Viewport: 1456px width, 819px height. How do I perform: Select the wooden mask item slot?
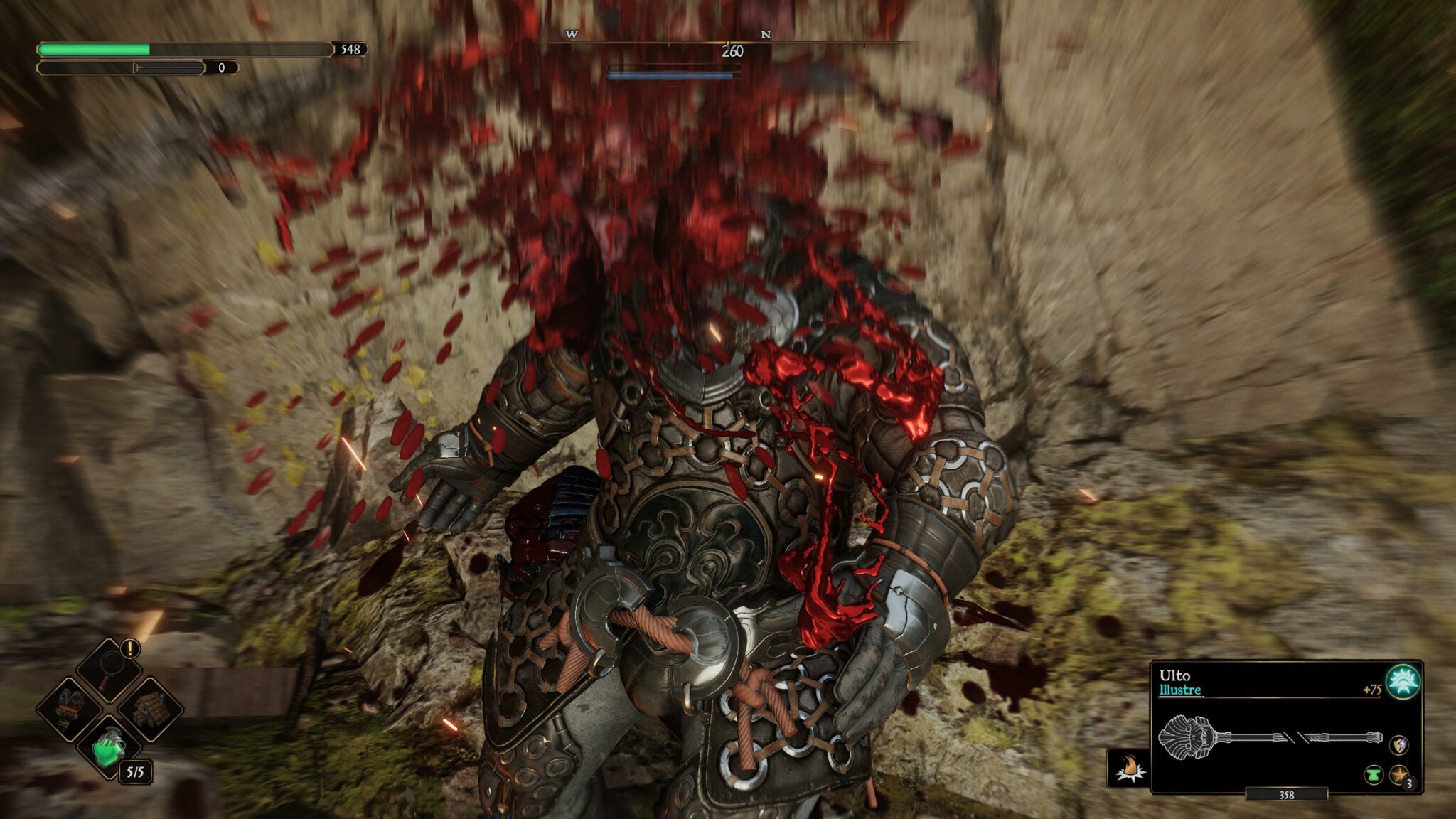pos(70,708)
